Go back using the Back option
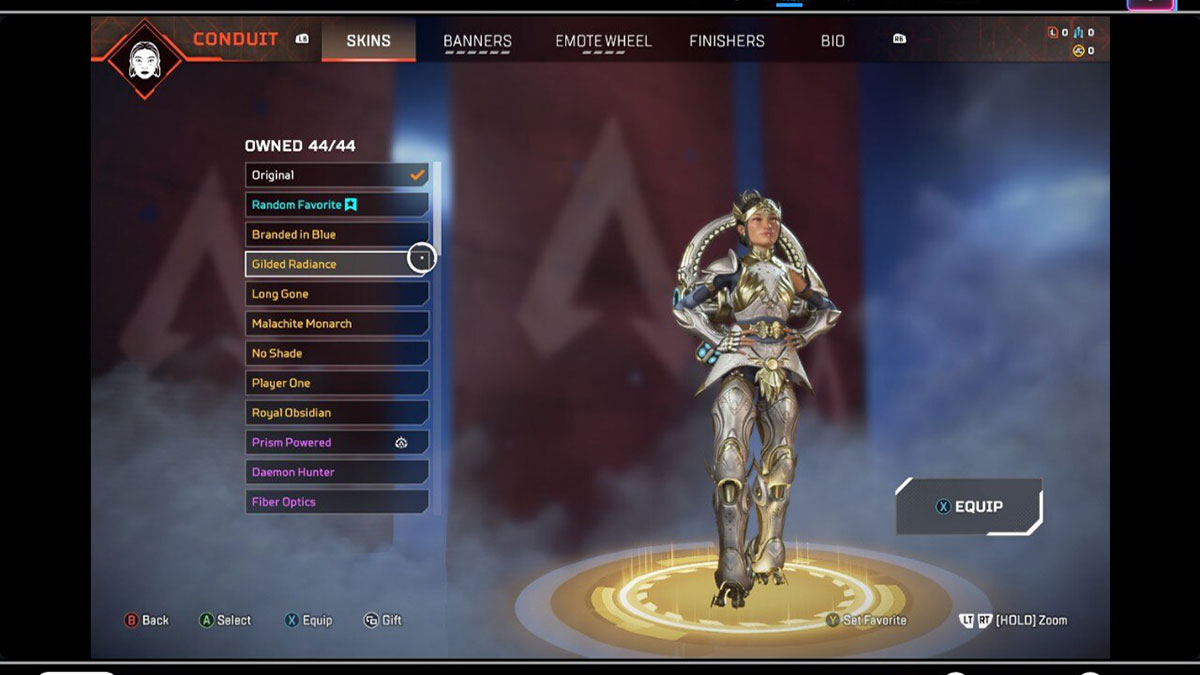The width and height of the screenshot is (1200, 675). (146, 620)
